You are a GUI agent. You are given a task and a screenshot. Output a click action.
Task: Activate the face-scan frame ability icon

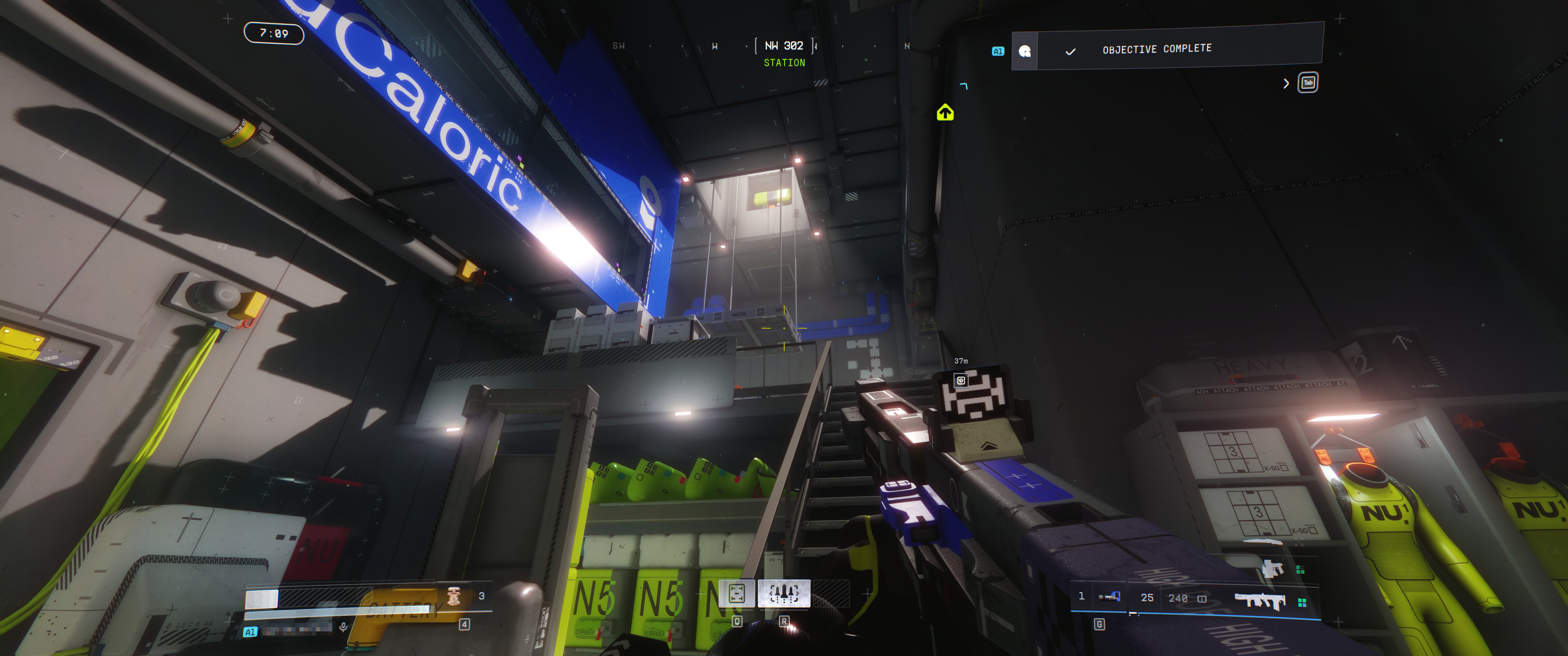pyautogui.click(x=737, y=593)
